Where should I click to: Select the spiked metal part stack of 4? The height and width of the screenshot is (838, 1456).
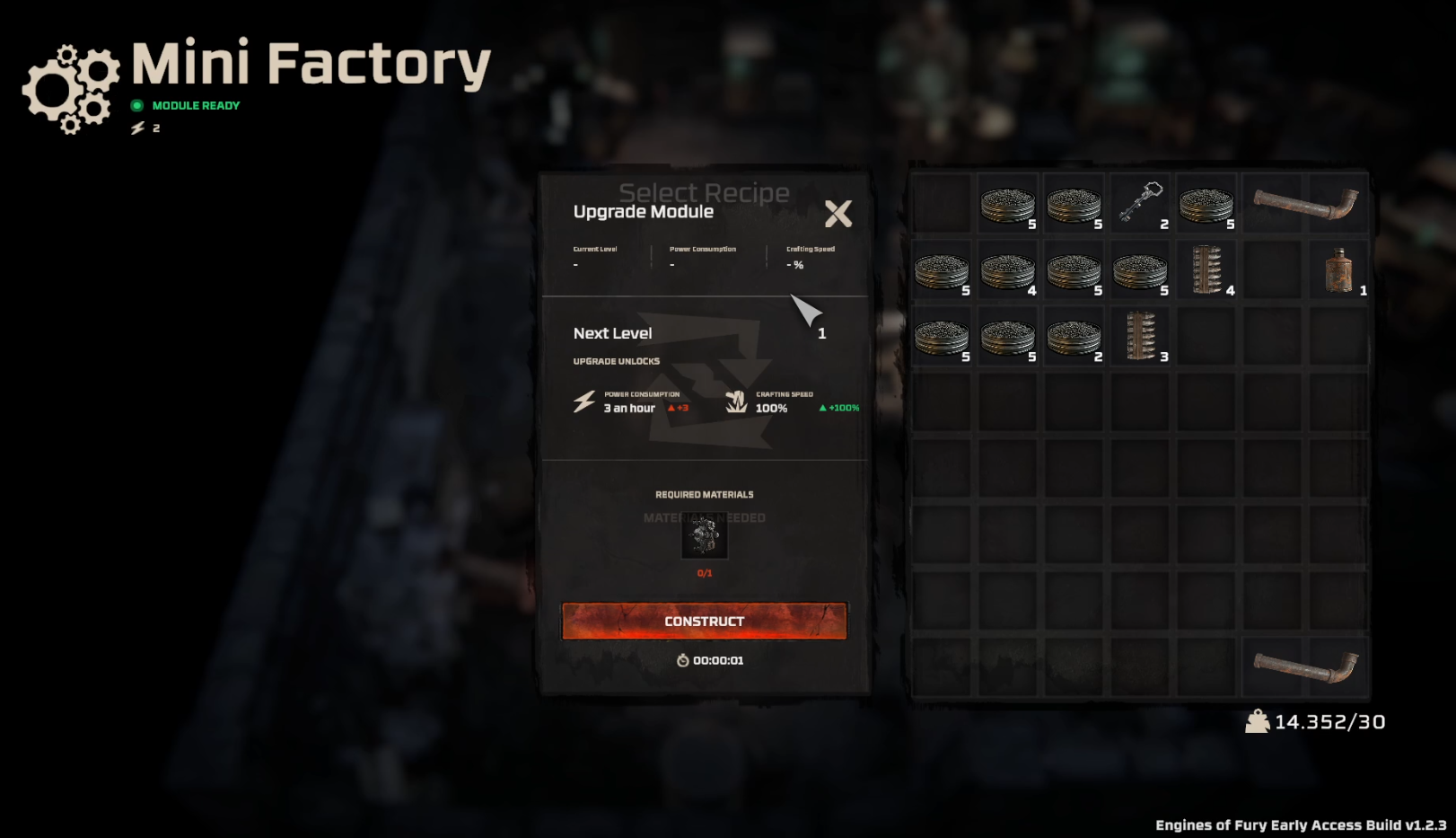pos(1206,269)
